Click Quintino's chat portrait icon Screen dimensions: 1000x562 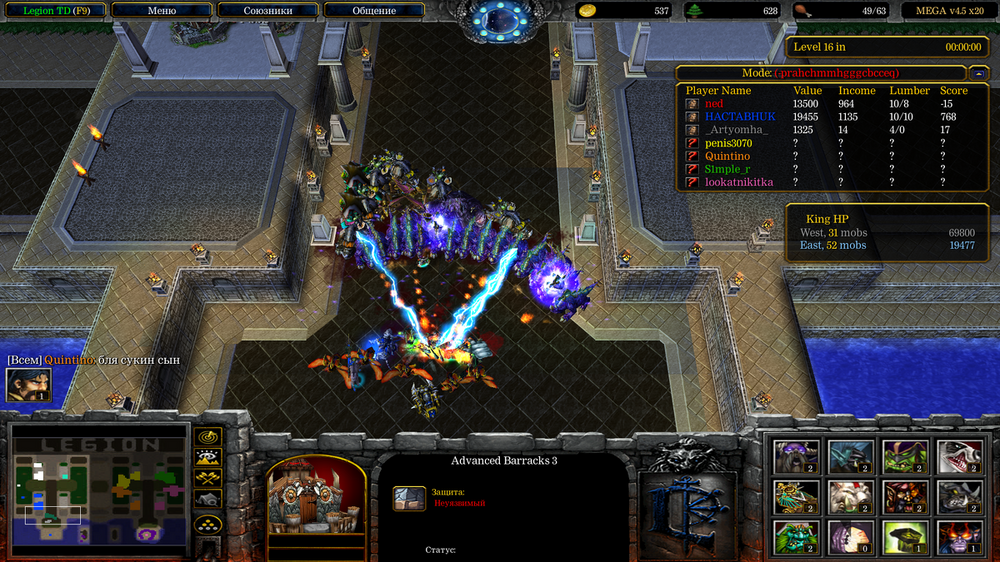click(x=28, y=385)
